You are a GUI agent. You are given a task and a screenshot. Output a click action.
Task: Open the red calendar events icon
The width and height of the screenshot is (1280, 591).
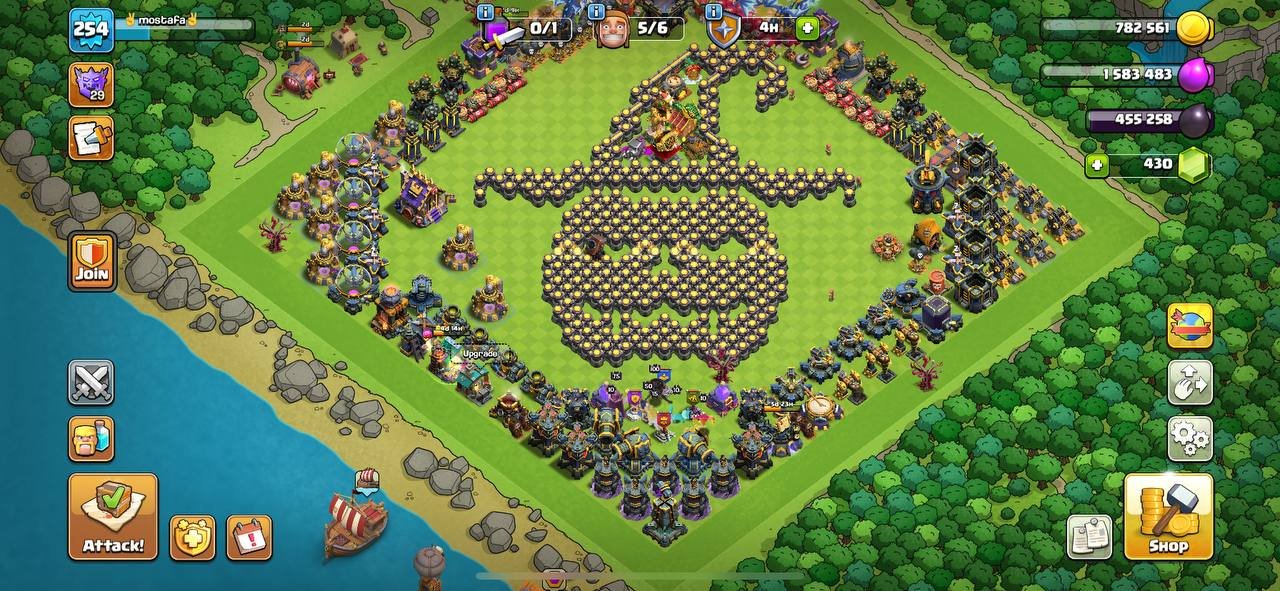pyautogui.click(x=249, y=538)
